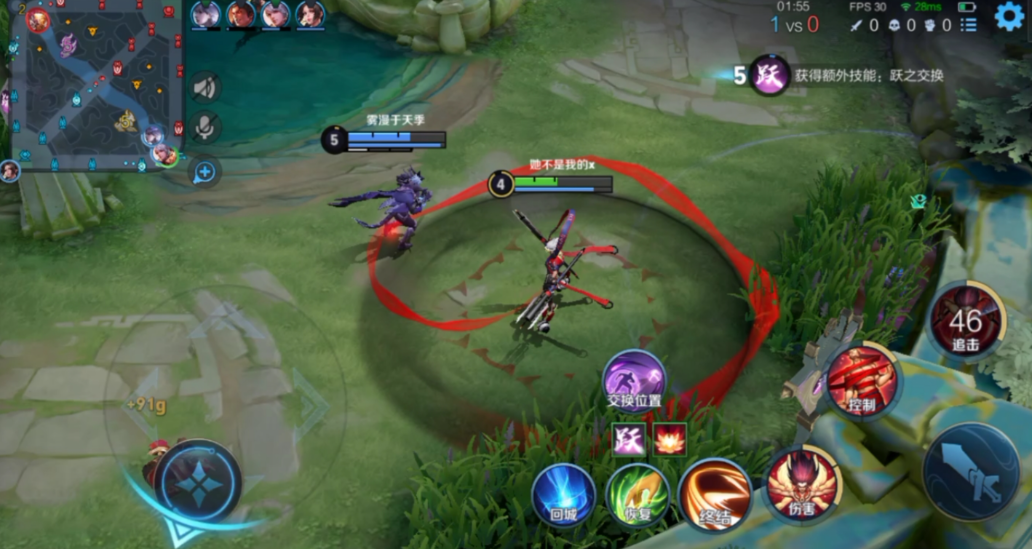Screen dimensions: 1032x549
Task: Open the scoreboard list icon
Action: (x=968, y=25)
